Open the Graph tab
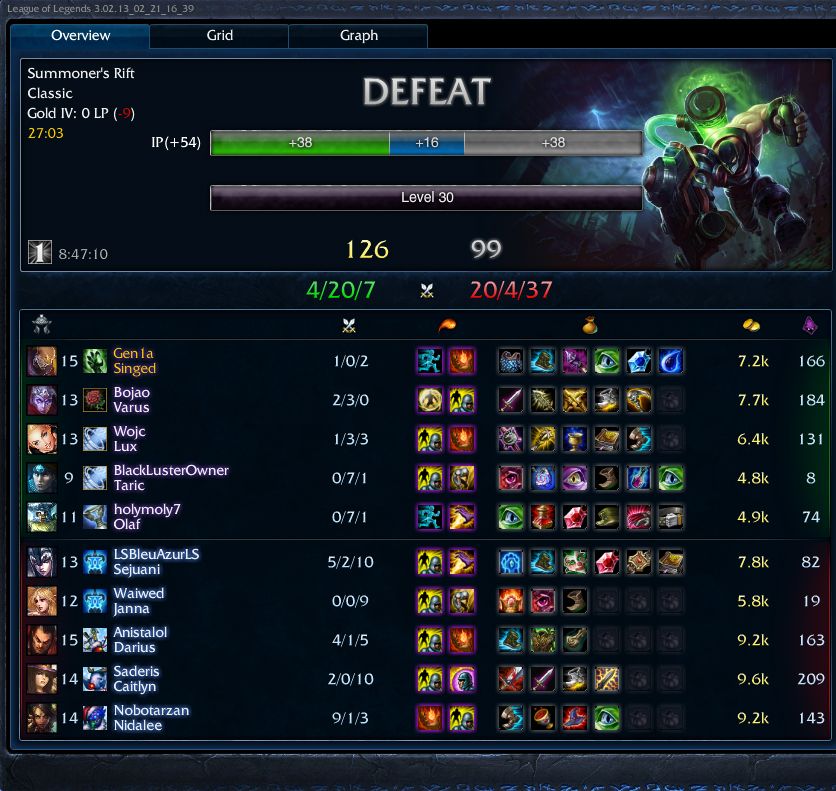Screen dimensions: 836x791 pyautogui.click(x=358, y=36)
